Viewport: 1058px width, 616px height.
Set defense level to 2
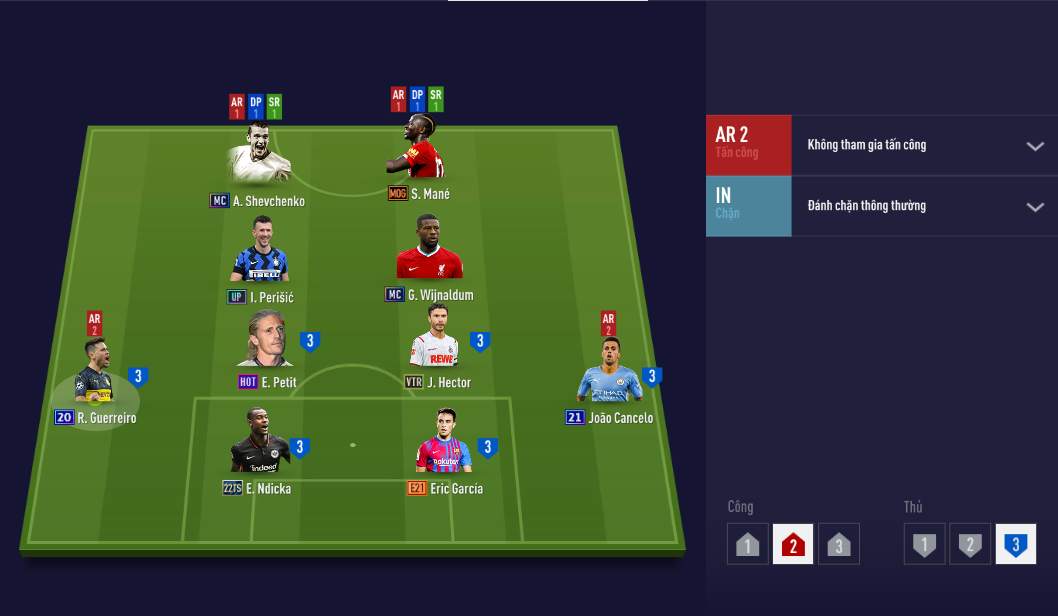(969, 545)
